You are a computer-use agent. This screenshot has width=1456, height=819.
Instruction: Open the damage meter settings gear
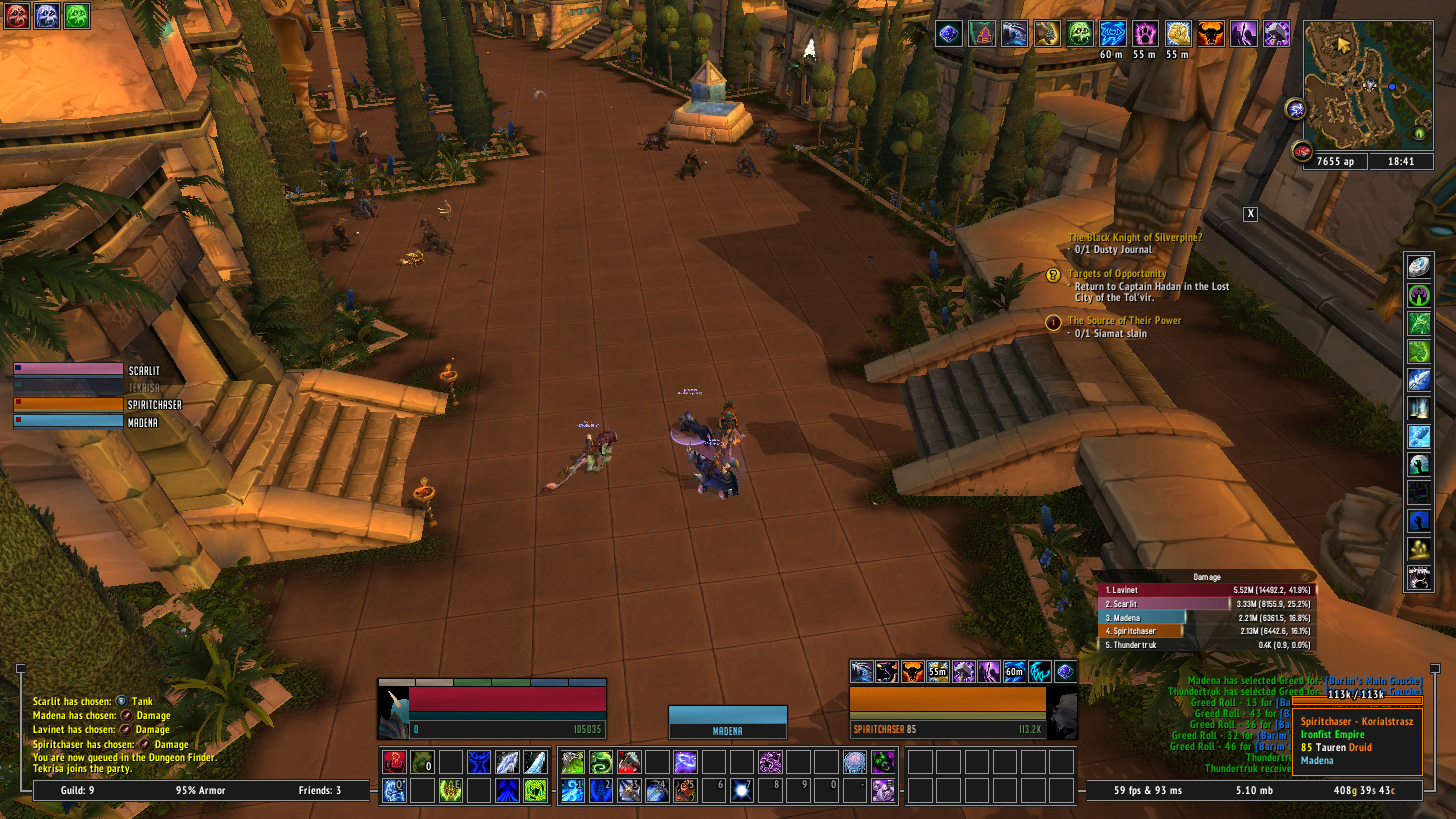(1302, 577)
